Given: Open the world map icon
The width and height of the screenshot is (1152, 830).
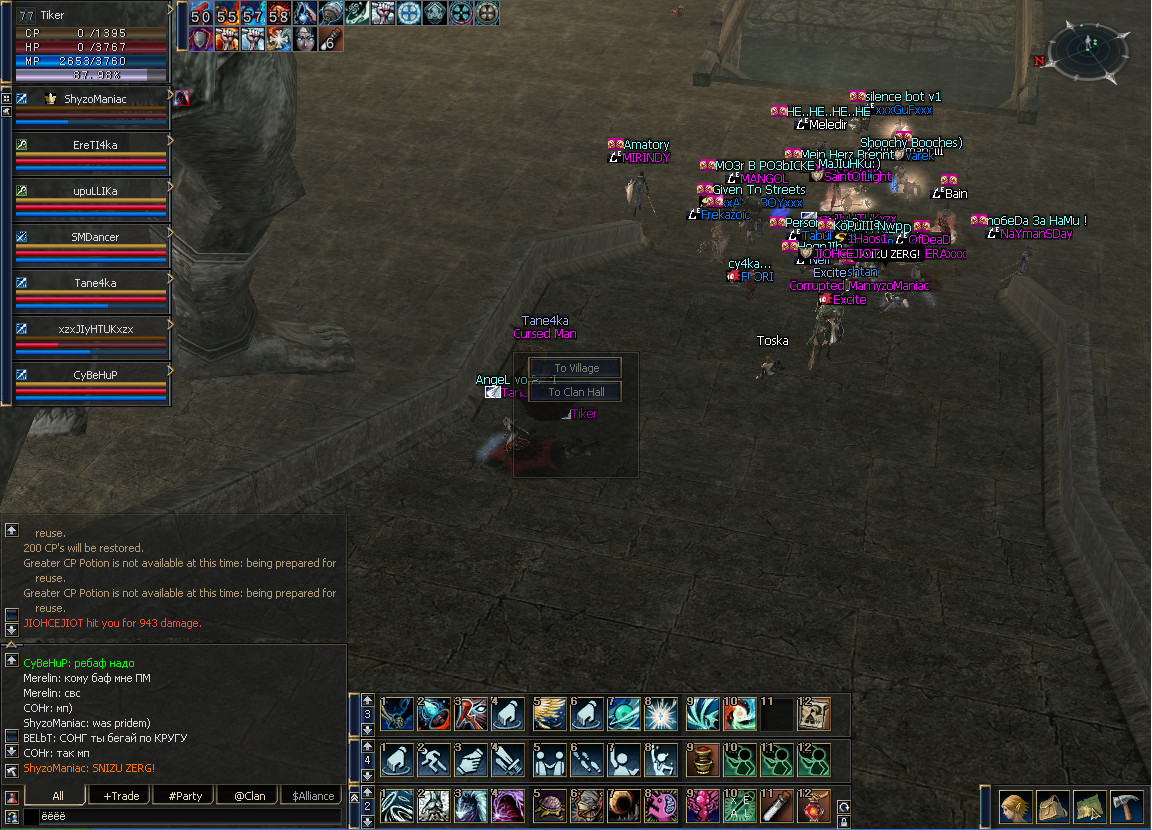Looking at the screenshot, I should coord(1089,806).
